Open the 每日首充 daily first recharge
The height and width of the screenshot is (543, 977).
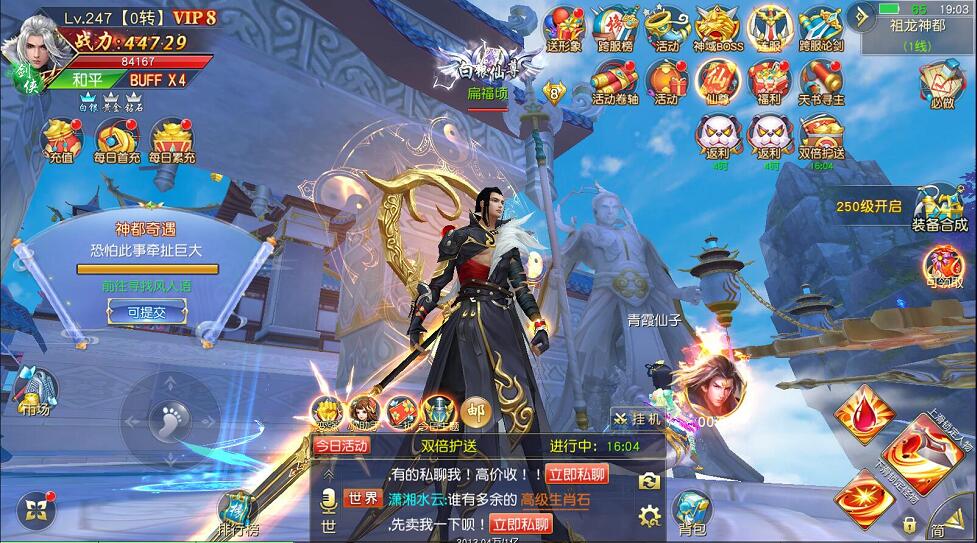click(117, 140)
